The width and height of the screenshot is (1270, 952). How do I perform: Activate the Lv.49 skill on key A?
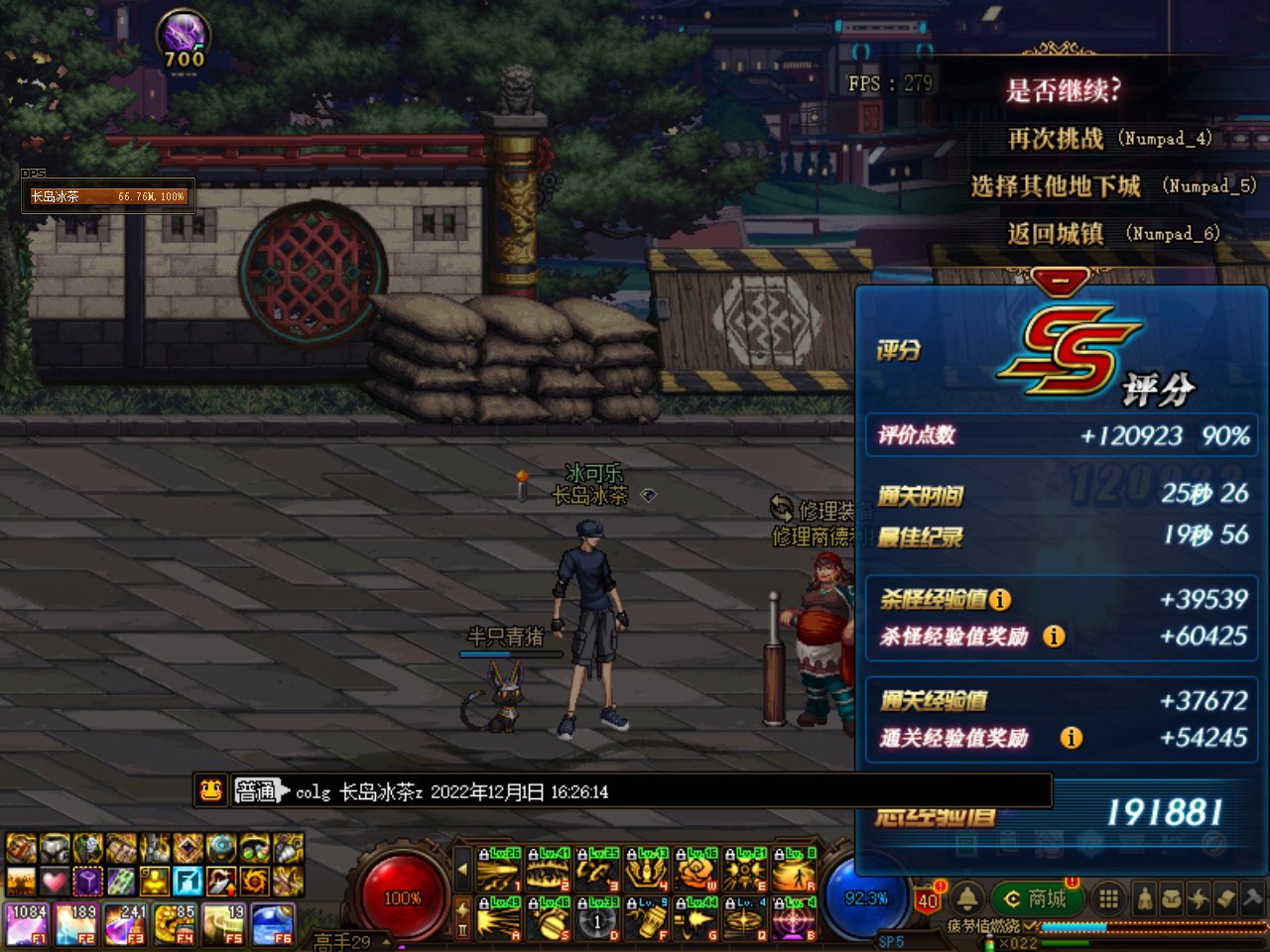498,918
